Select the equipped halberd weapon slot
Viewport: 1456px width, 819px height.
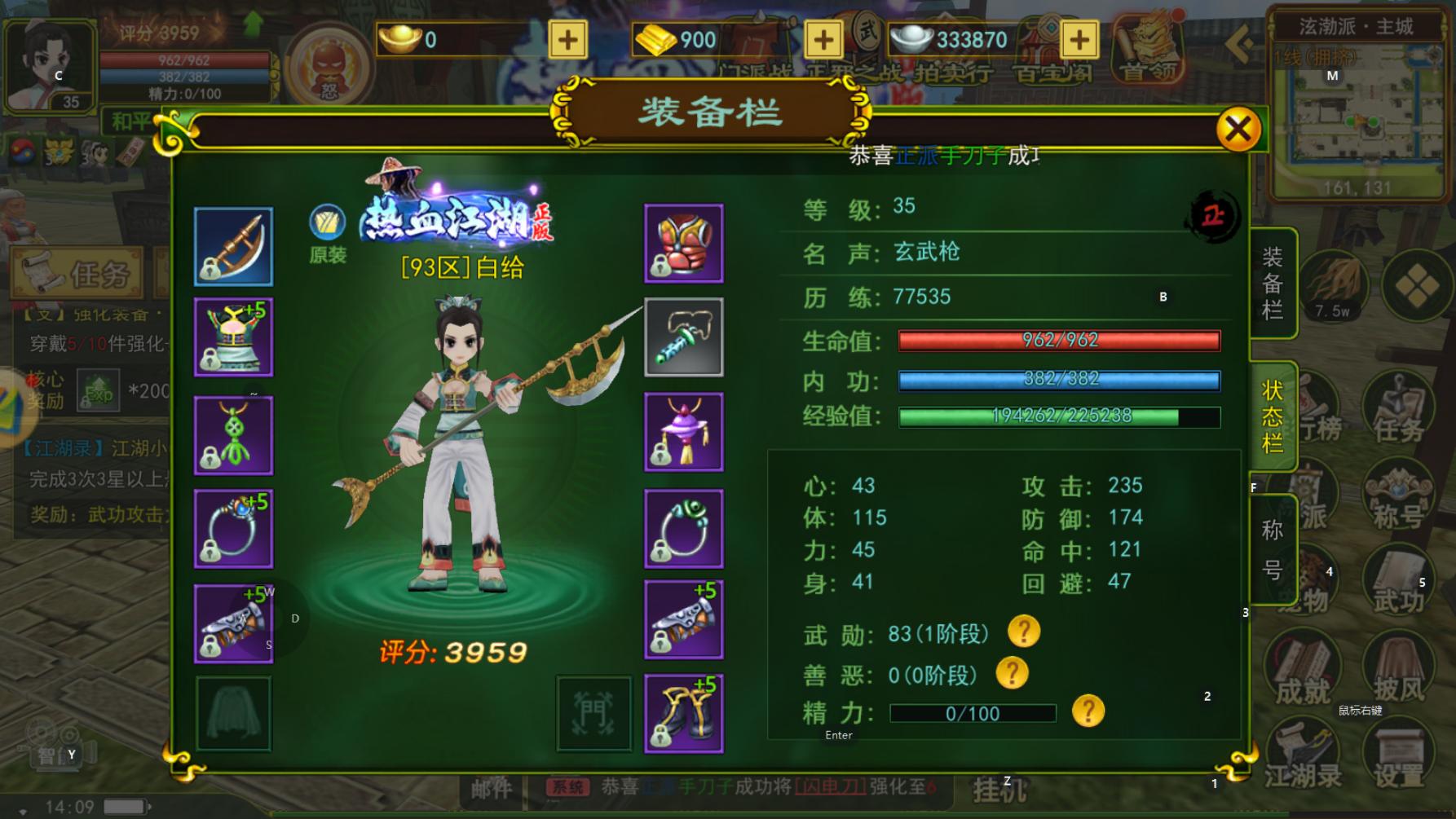(x=234, y=246)
